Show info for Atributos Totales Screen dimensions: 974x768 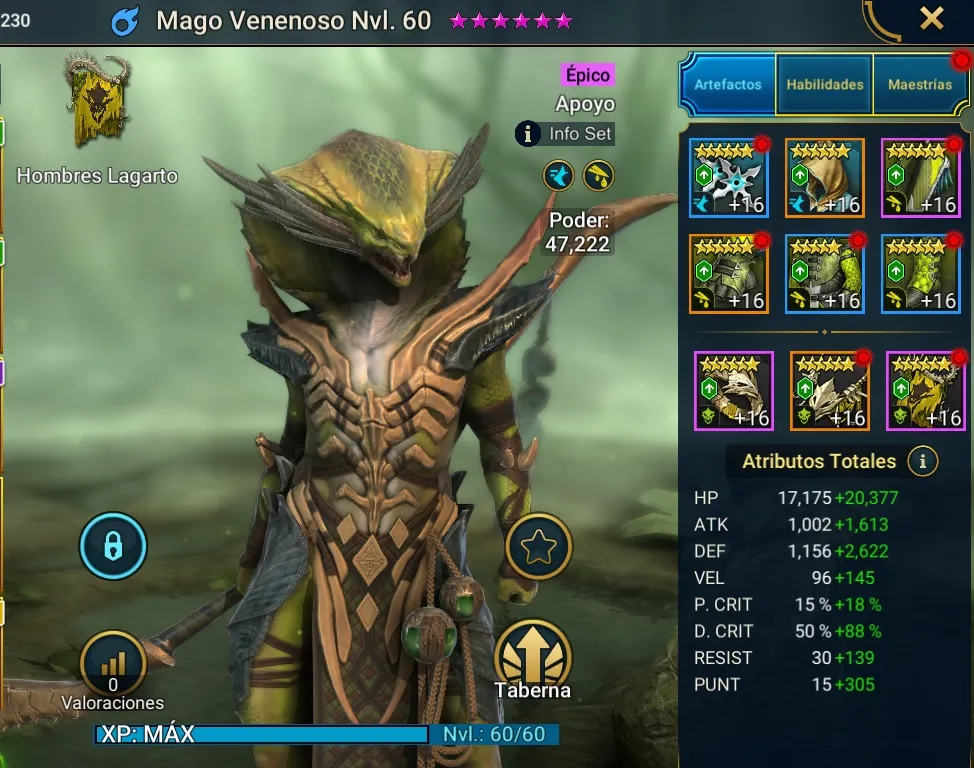point(922,461)
